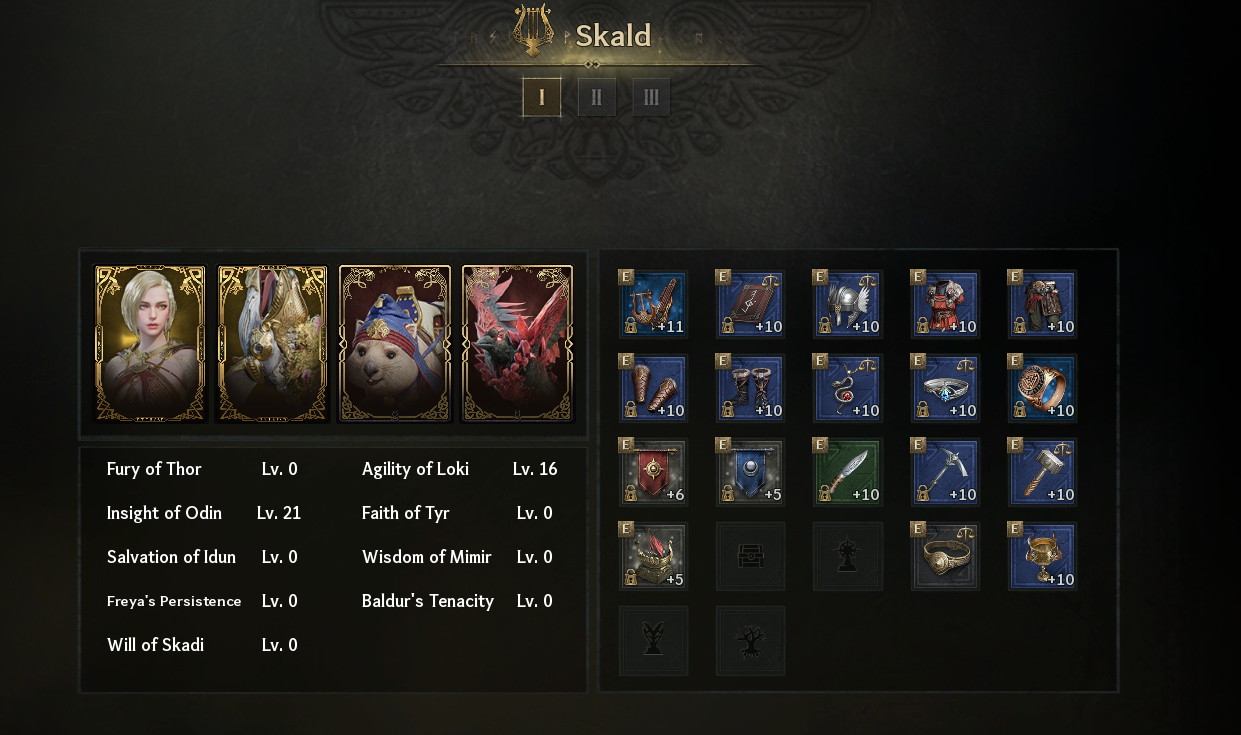Viewport: 1241px width, 735px height.
Task: Select the +6 red banner slot
Action: click(x=653, y=472)
